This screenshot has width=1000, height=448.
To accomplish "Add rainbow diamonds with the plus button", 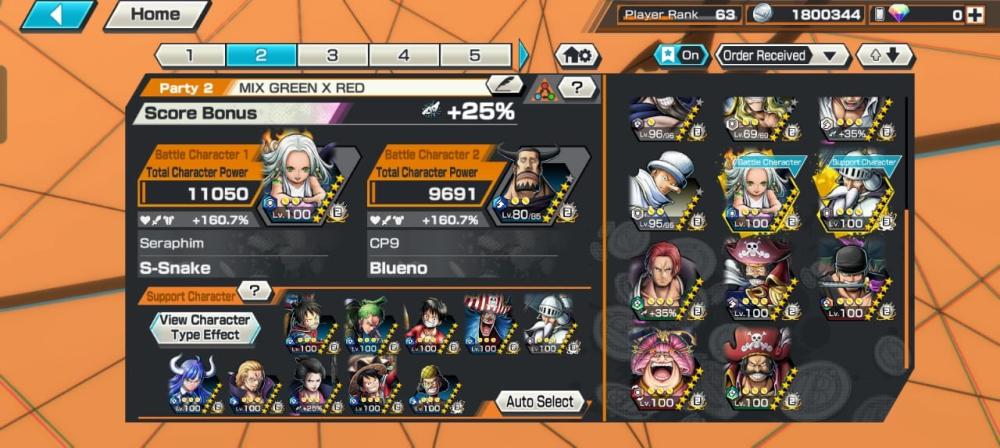I will pos(973,15).
